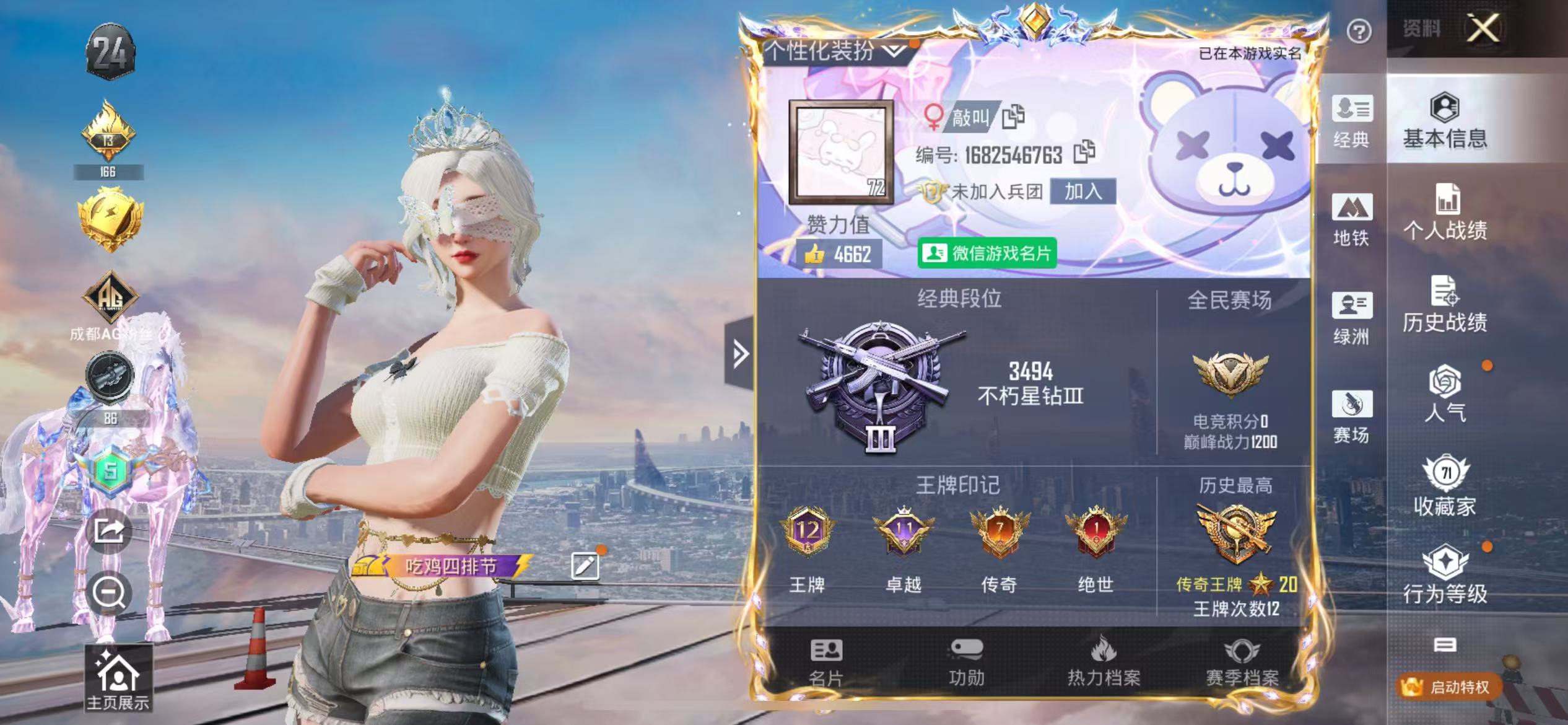Open the question mark help icon
This screenshot has width=1568, height=725.
tap(1359, 31)
